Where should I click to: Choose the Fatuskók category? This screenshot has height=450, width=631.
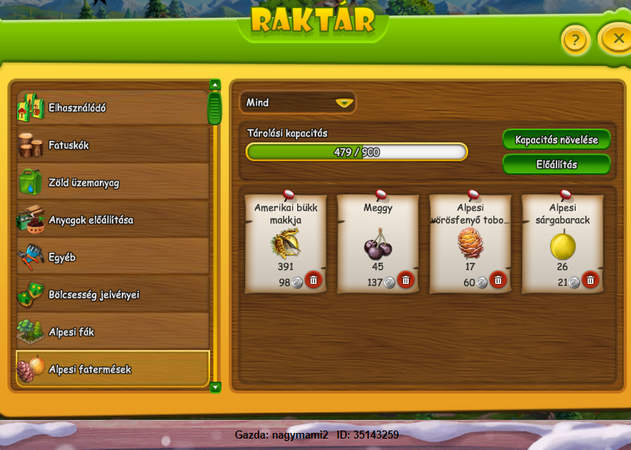112,145
